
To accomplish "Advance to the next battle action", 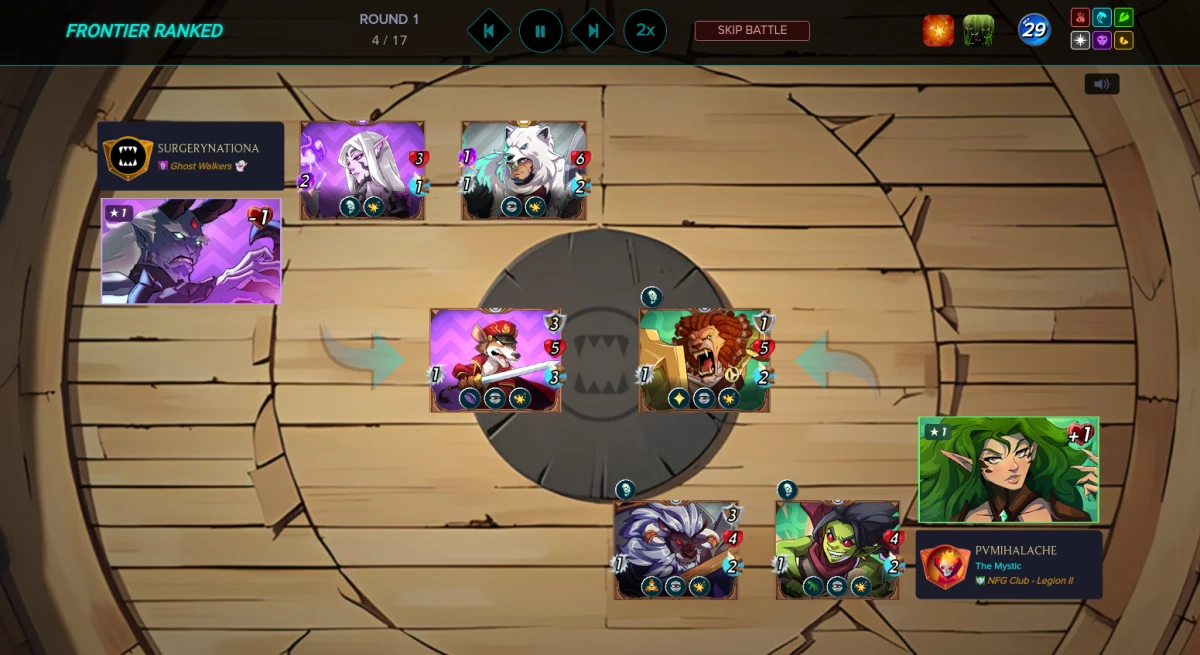I will (592, 31).
